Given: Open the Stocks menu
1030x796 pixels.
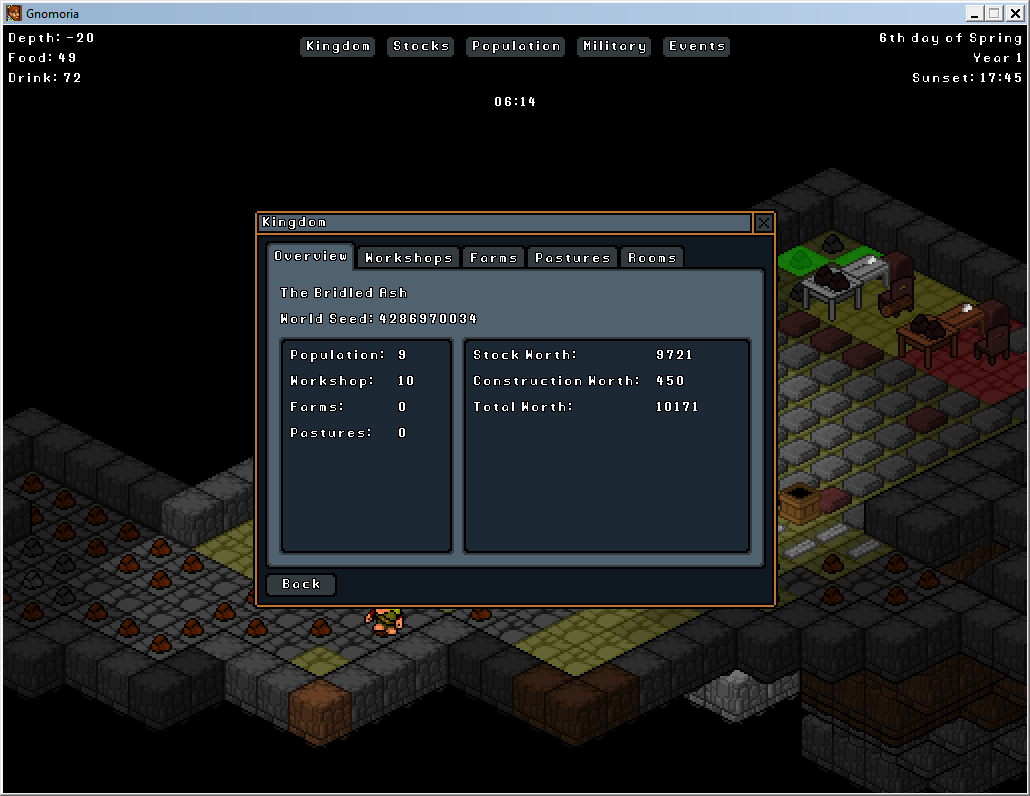Looking at the screenshot, I should (x=421, y=46).
